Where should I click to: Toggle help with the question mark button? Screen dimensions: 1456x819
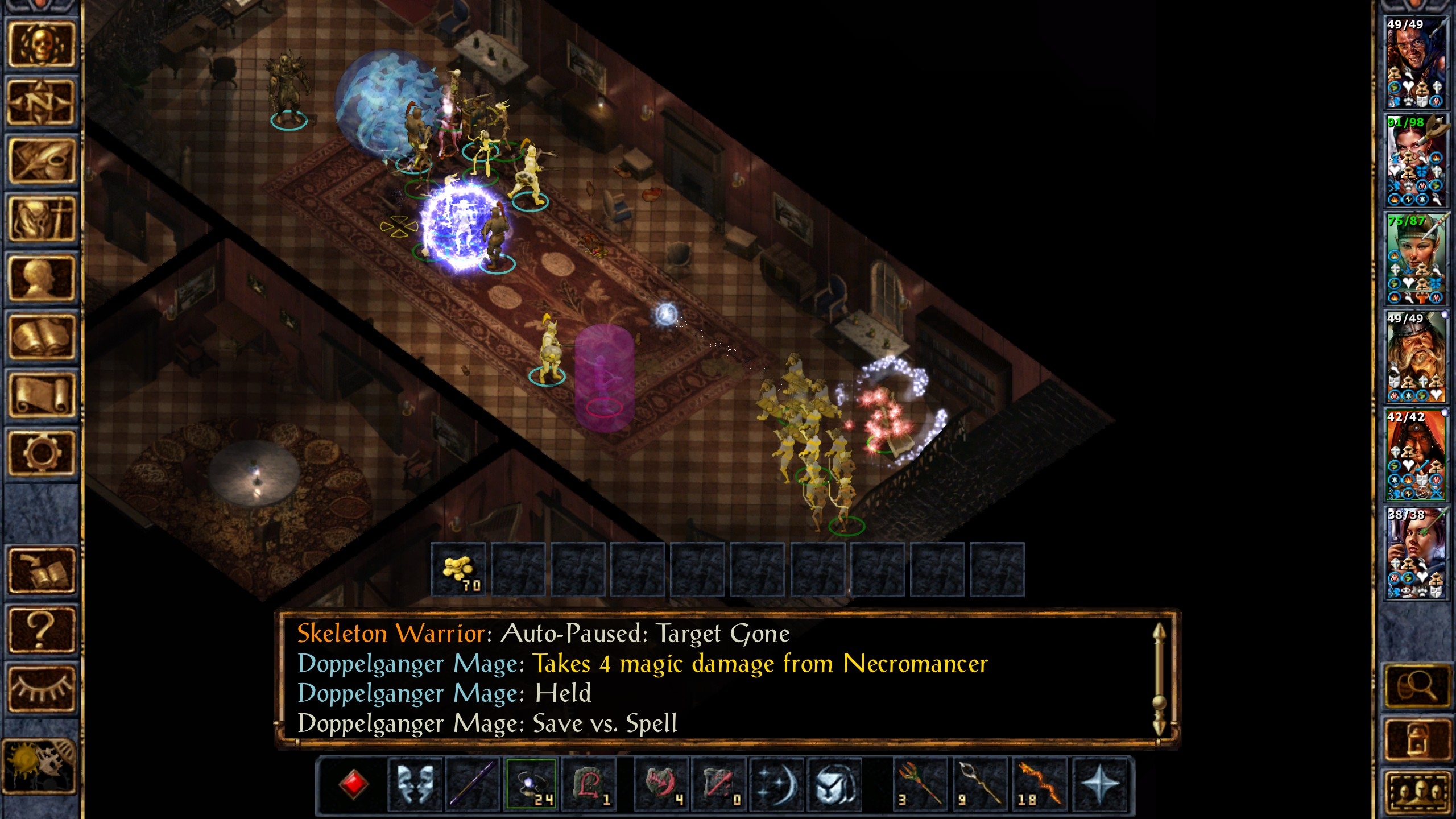pos(41,630)
